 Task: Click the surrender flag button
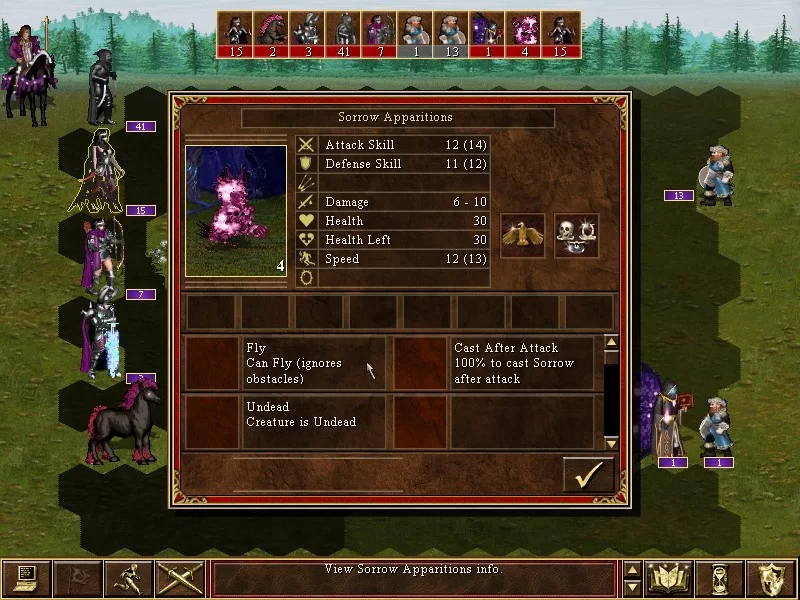coord(77,578)
